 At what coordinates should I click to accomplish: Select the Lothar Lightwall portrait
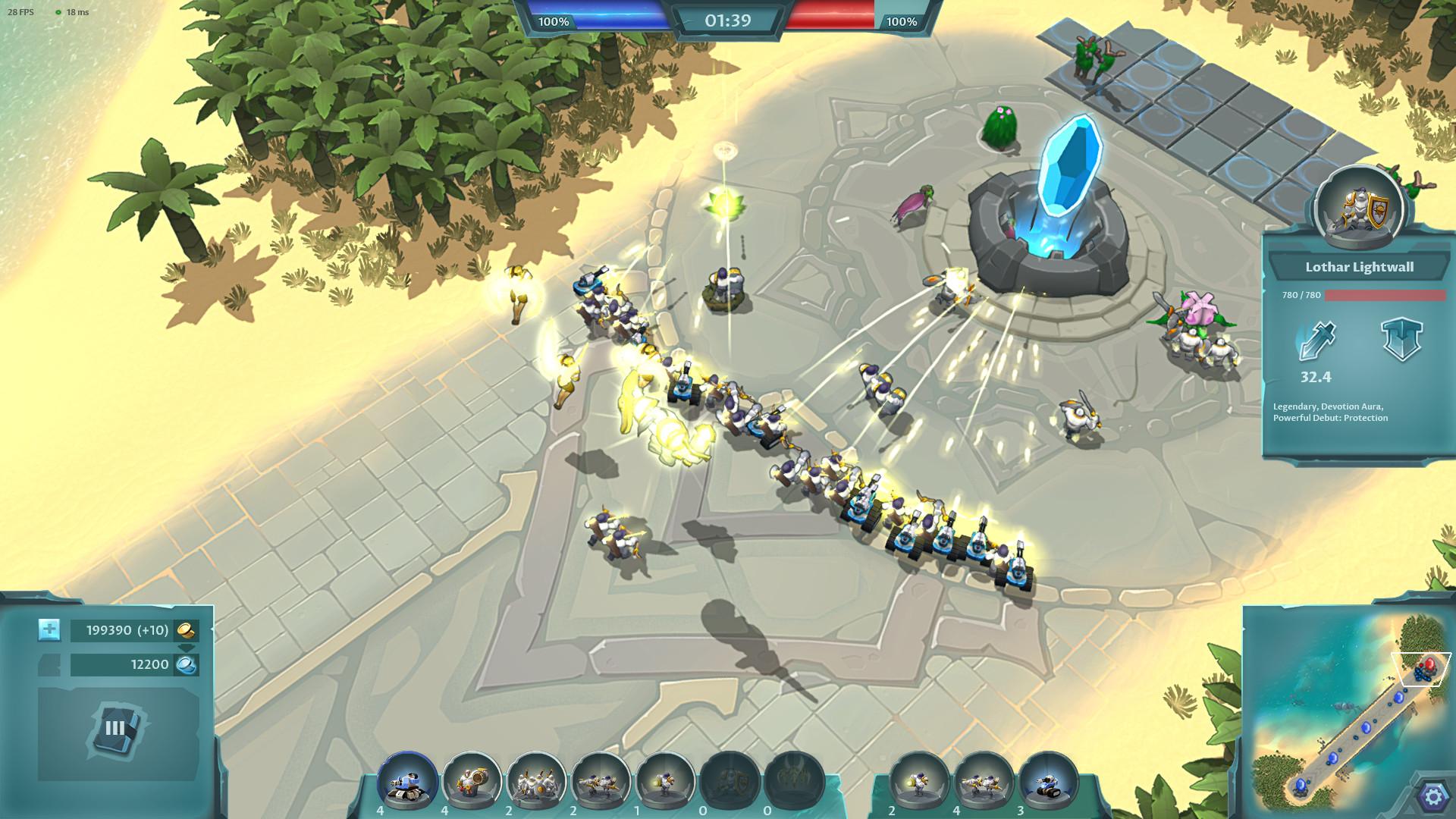tap(1359, 206)
